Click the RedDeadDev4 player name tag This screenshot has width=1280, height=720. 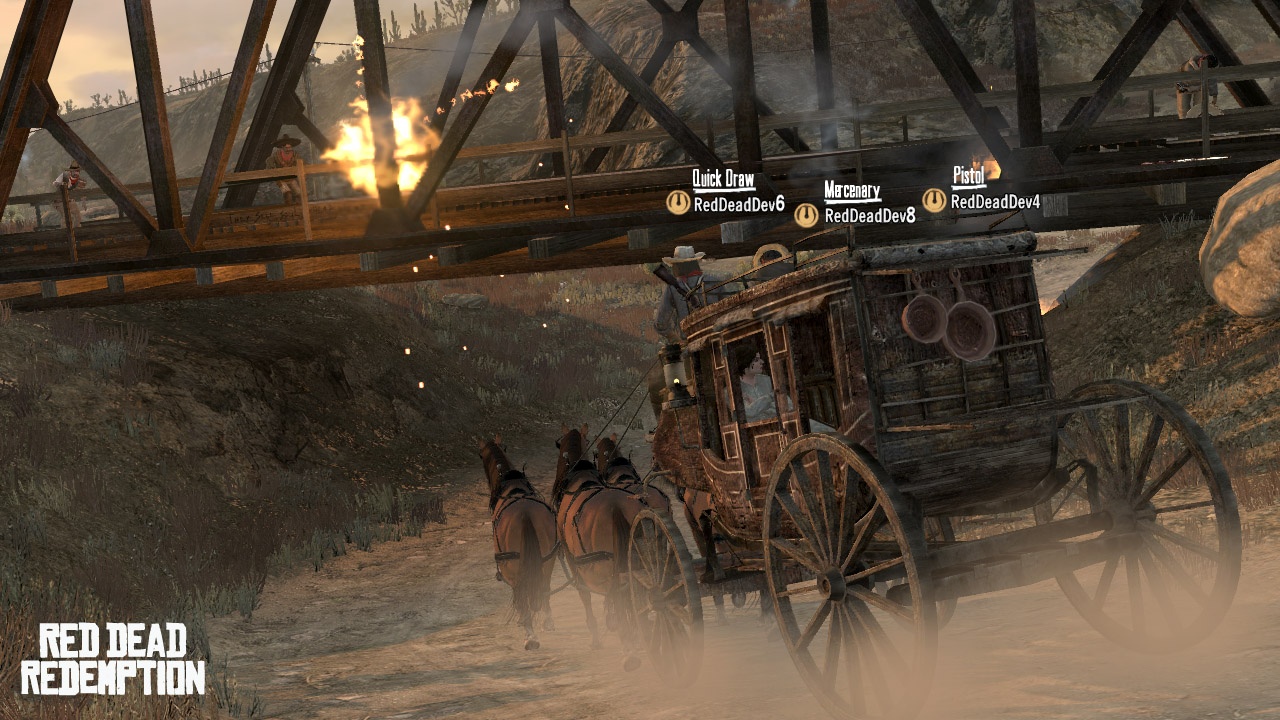(995, 202)
